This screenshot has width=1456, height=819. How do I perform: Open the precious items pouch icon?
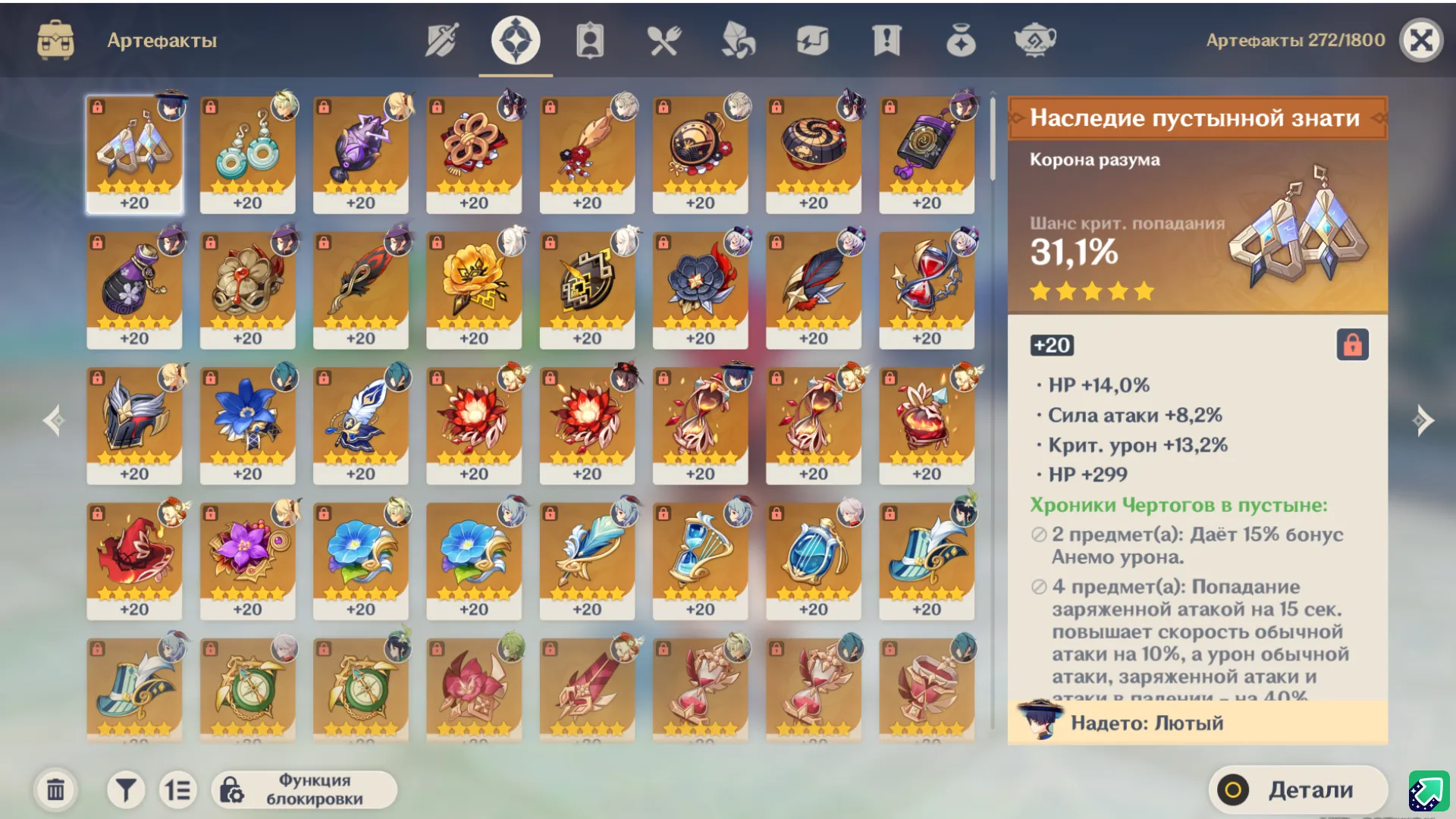pos(961,41)
